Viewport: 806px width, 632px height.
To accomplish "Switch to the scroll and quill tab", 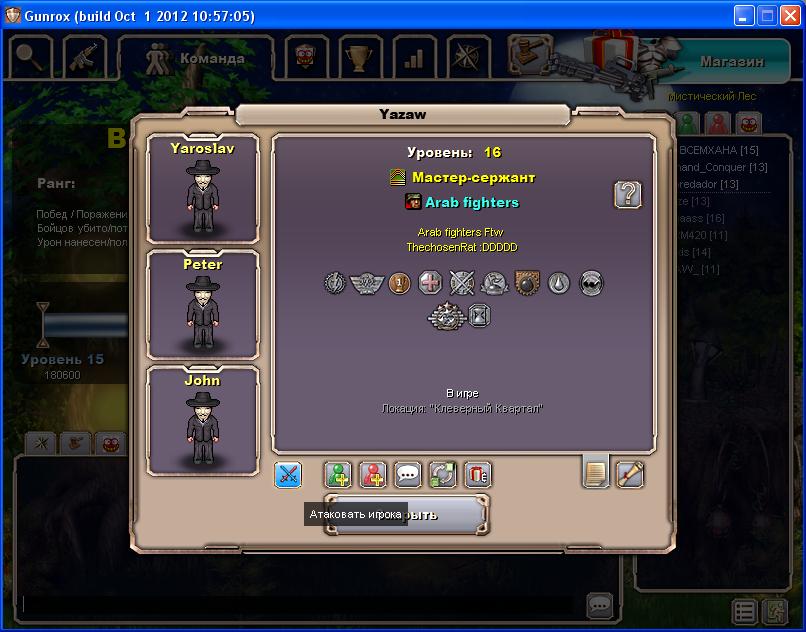I will coord(629,474).
